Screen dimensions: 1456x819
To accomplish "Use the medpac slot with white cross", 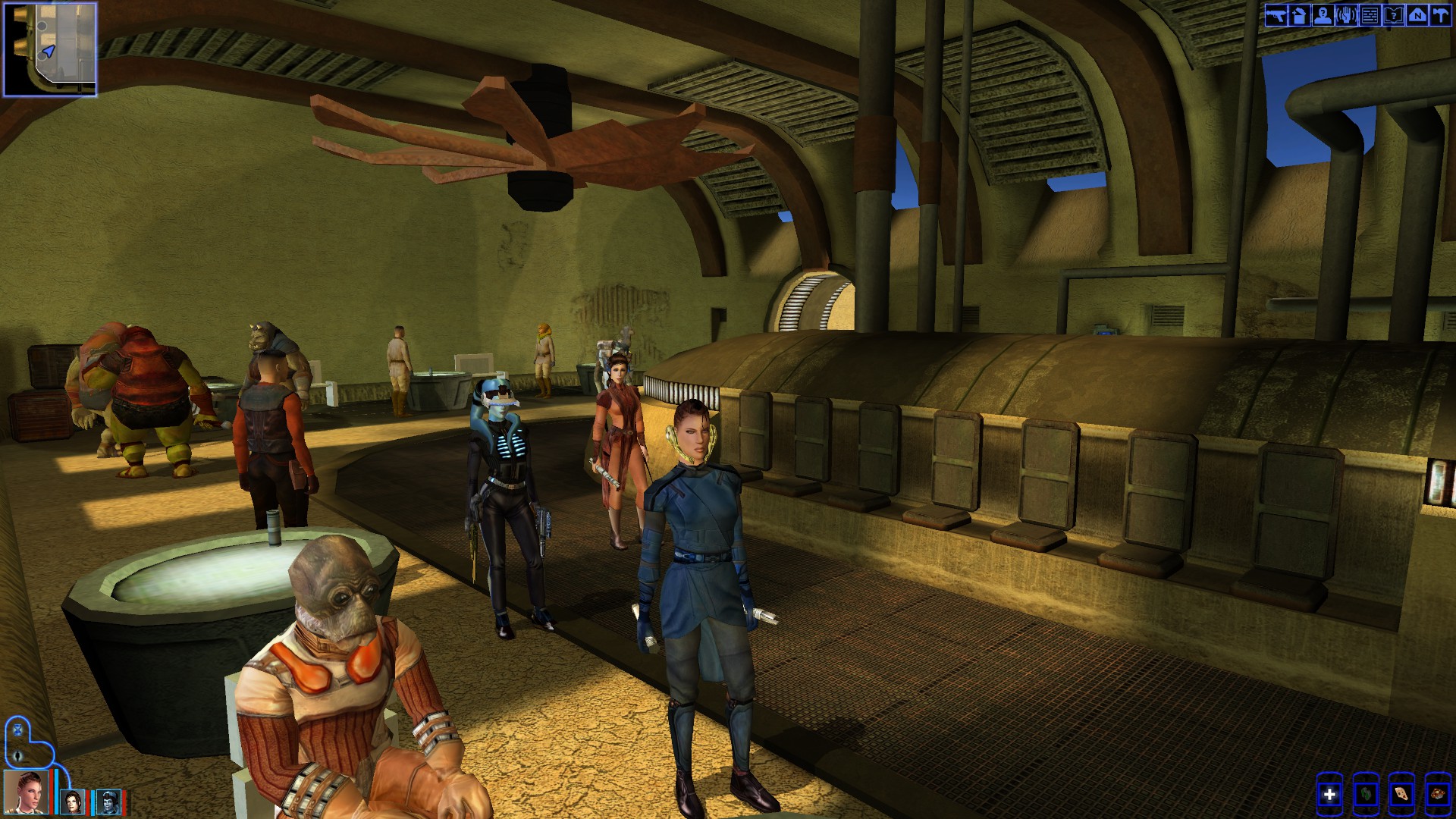I will [x=1329, y=795].
